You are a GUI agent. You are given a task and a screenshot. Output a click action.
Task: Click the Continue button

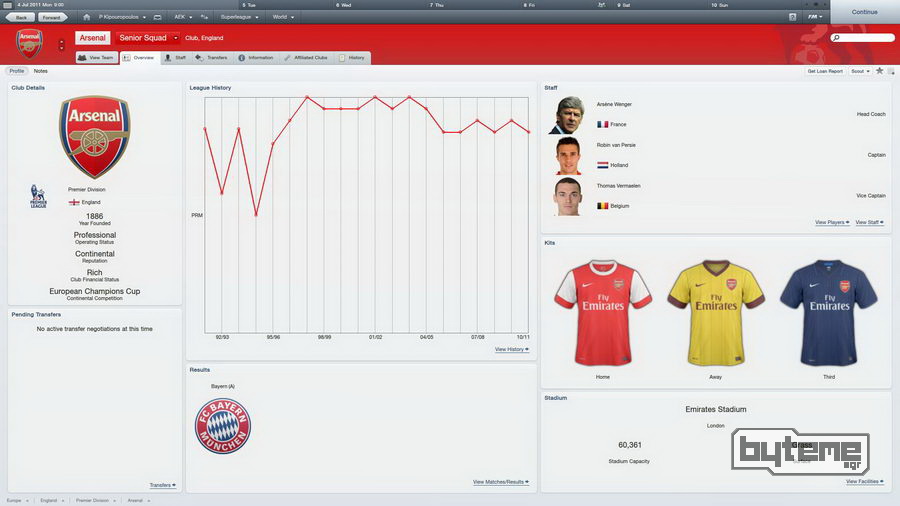[864, 12]
